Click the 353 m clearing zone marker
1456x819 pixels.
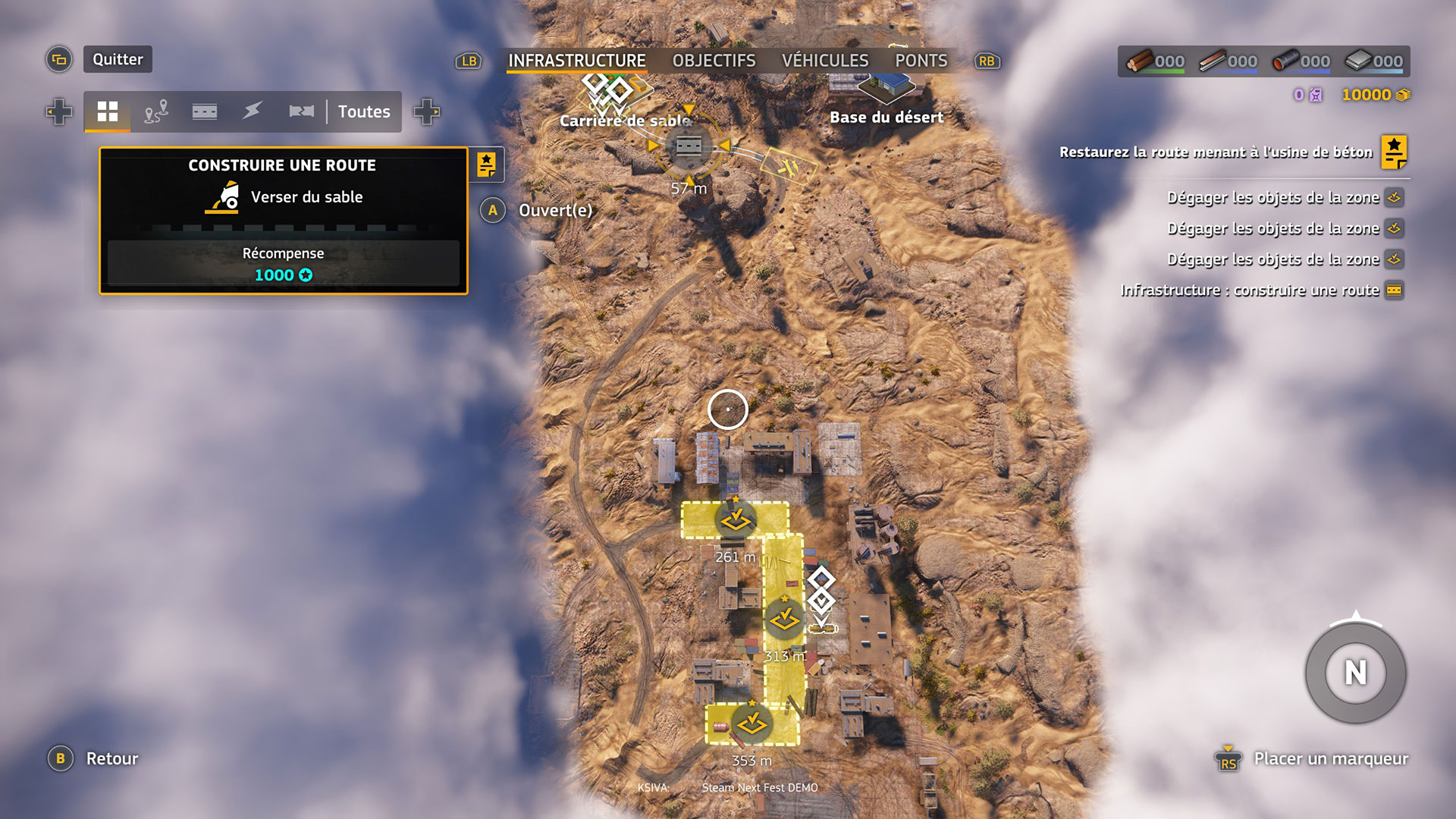pos(752,724)
